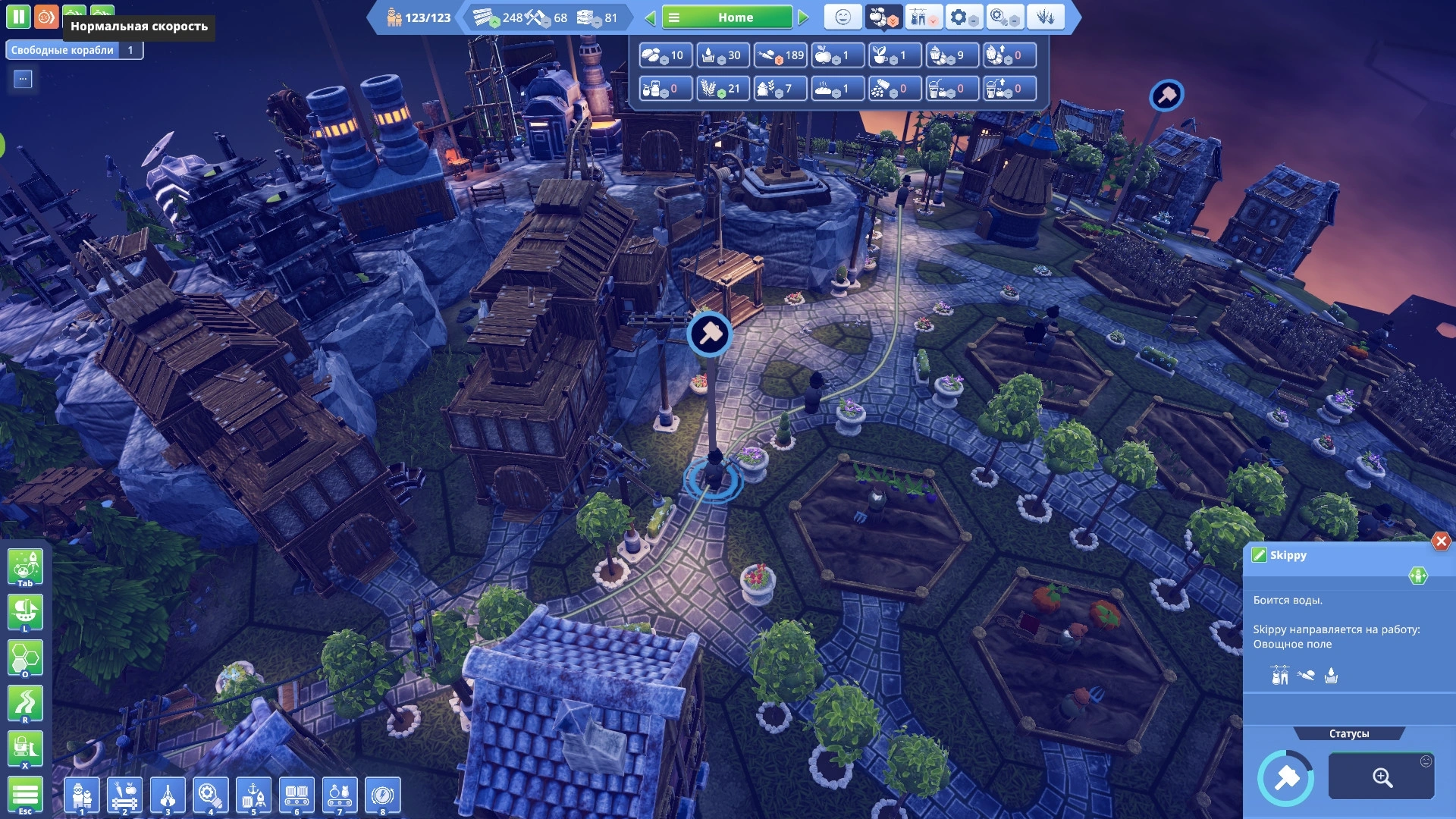
Task: Go to the next planet with right arrow
Action: (804, 17)
